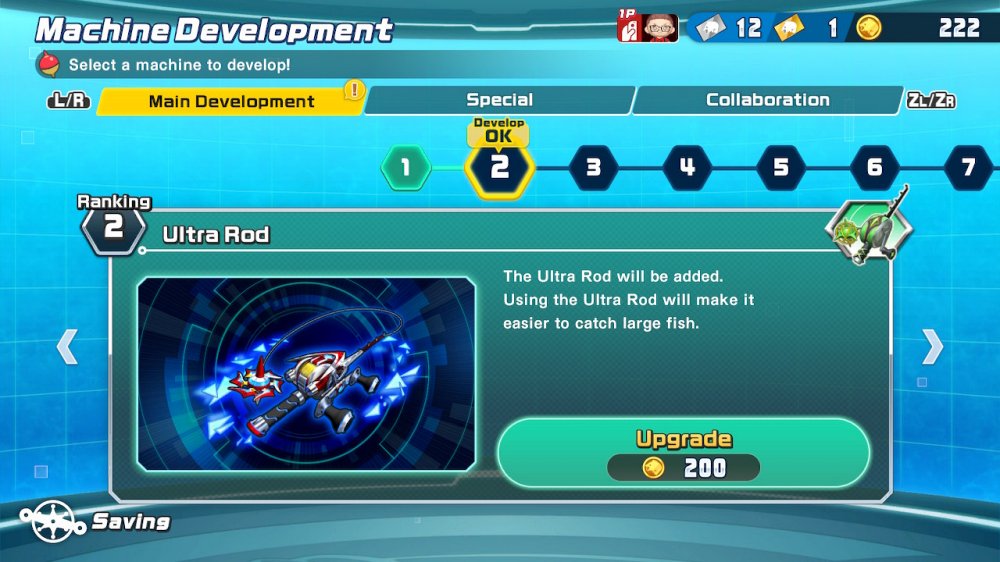
Task: Choose ranking hexagon number 7
Action: [x=967, y=167]
